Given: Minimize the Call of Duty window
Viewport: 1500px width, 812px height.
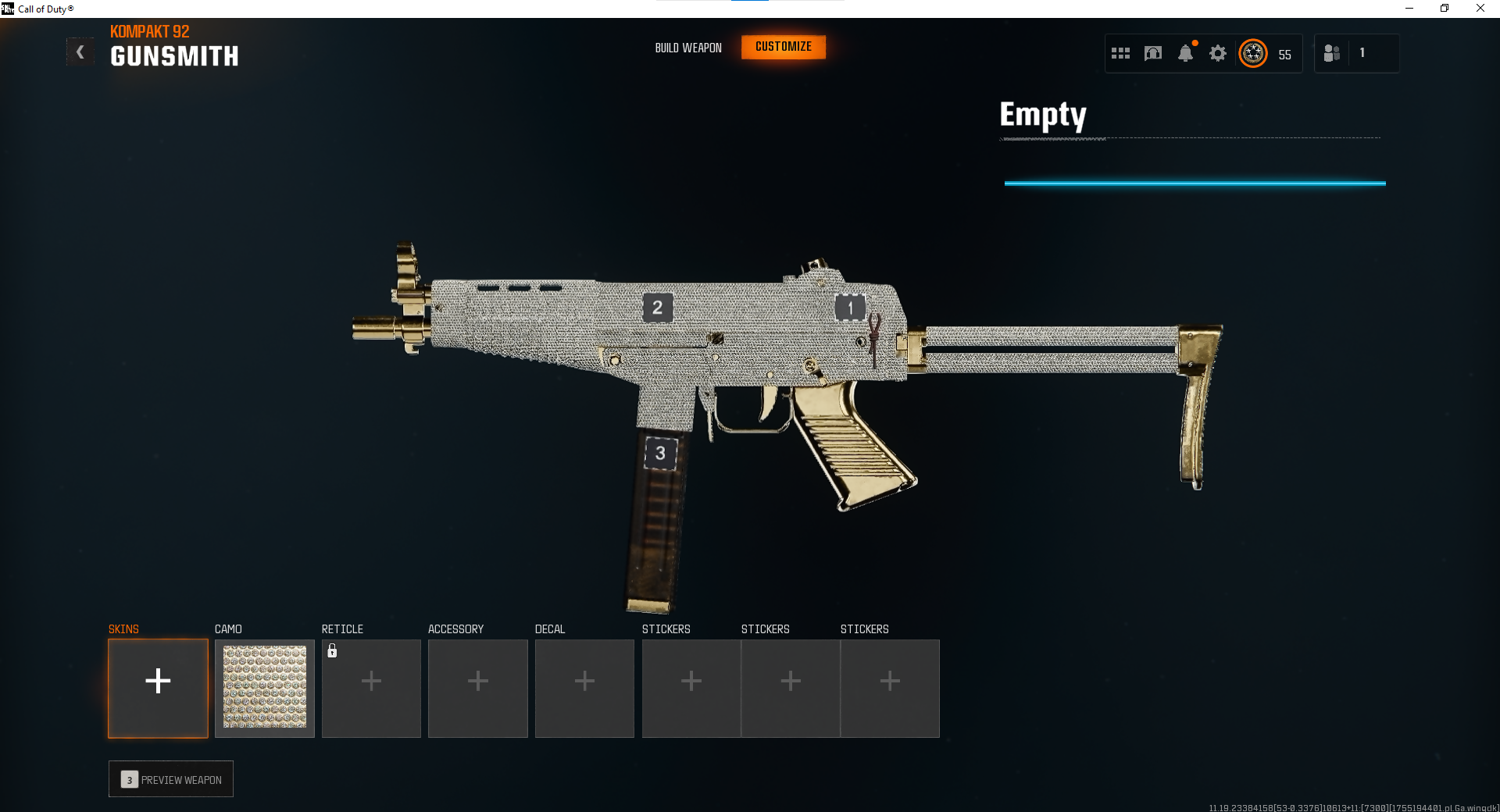Looking at the screenshot, I should click(x=1409, y=9).
